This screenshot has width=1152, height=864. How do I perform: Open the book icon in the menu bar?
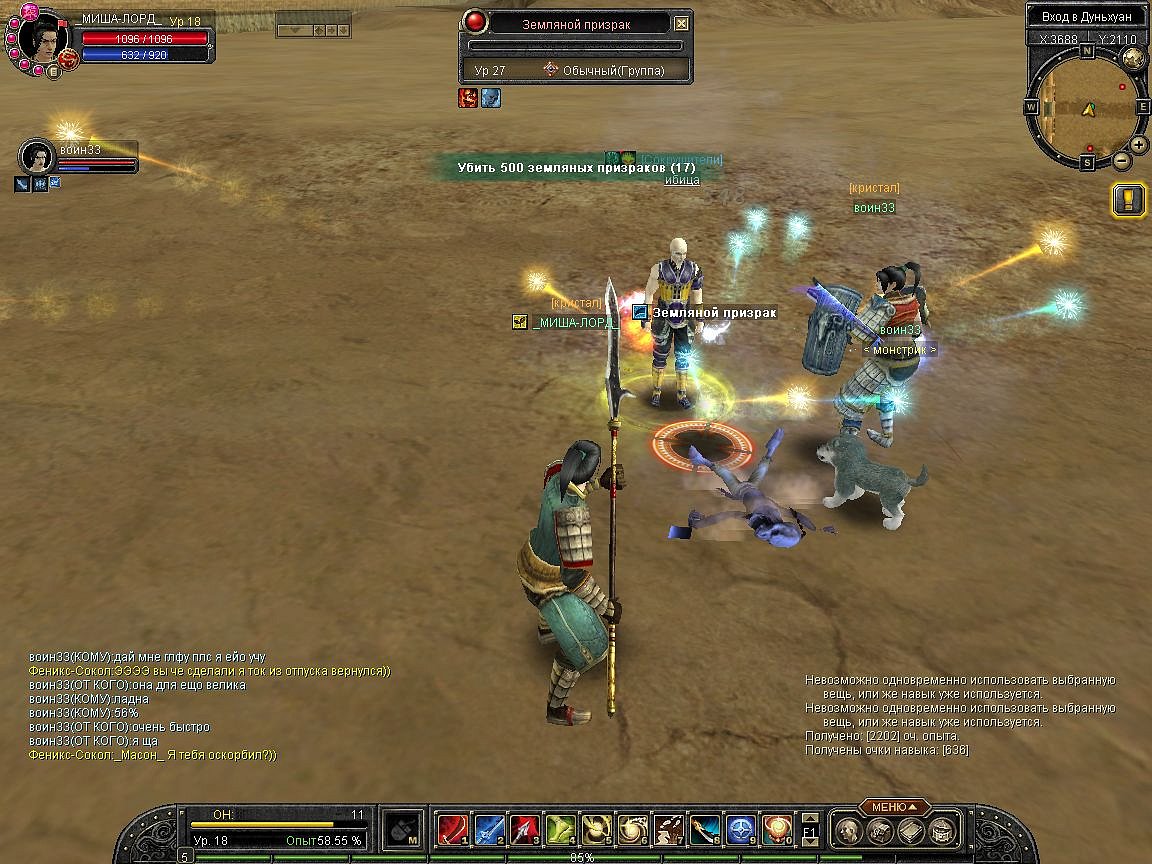point(910,830)
